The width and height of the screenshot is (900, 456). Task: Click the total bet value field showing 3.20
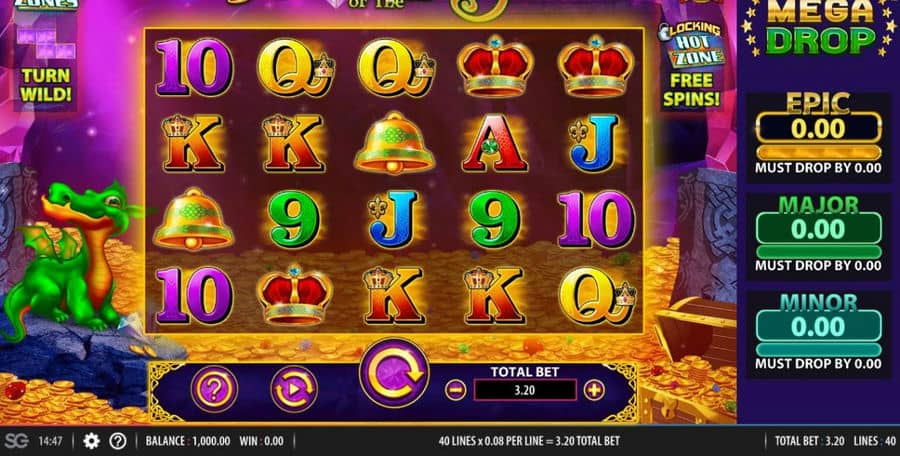coord(524,390)
